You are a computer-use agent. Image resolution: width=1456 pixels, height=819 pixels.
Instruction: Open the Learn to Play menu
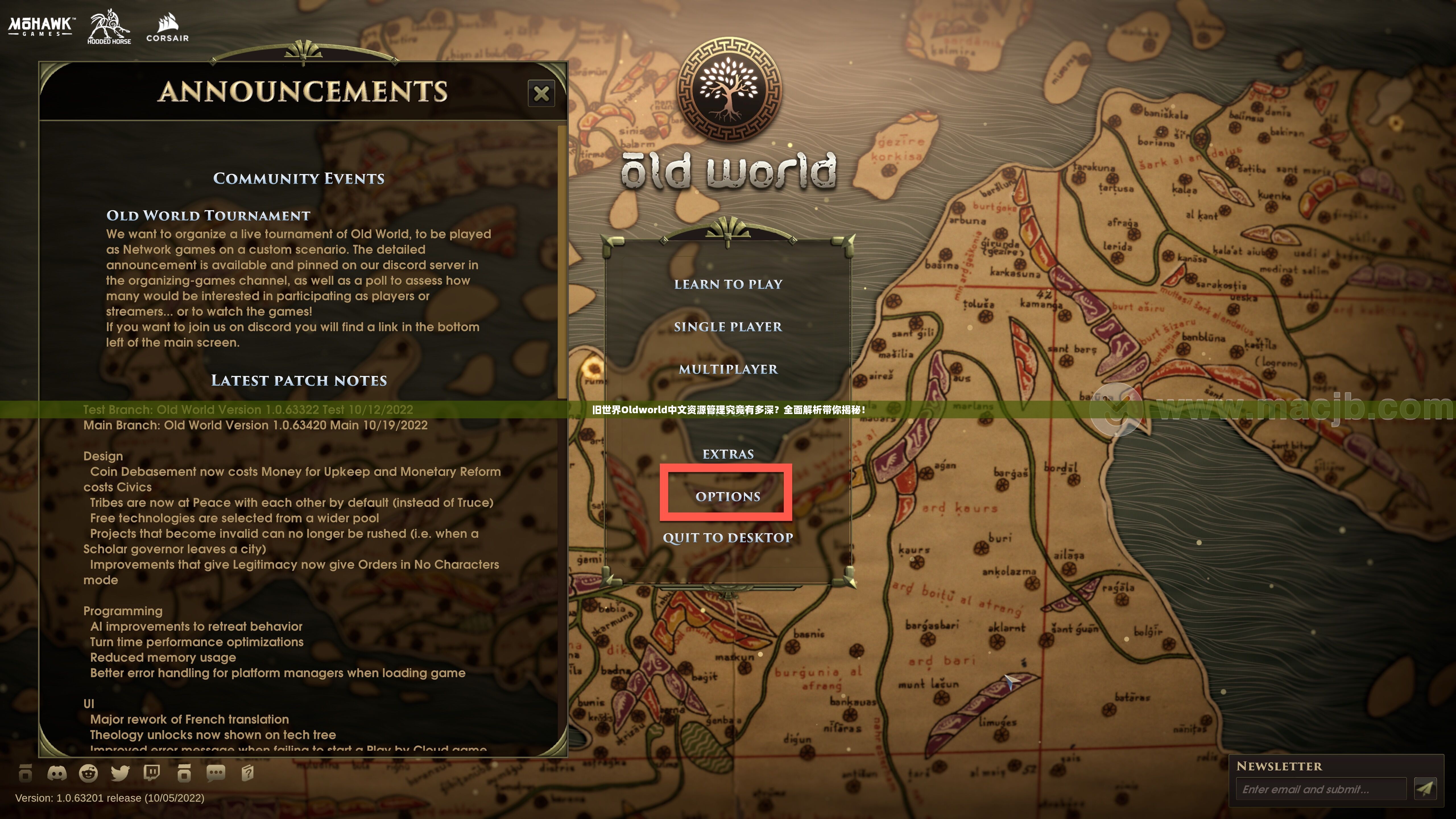(728, 284)
